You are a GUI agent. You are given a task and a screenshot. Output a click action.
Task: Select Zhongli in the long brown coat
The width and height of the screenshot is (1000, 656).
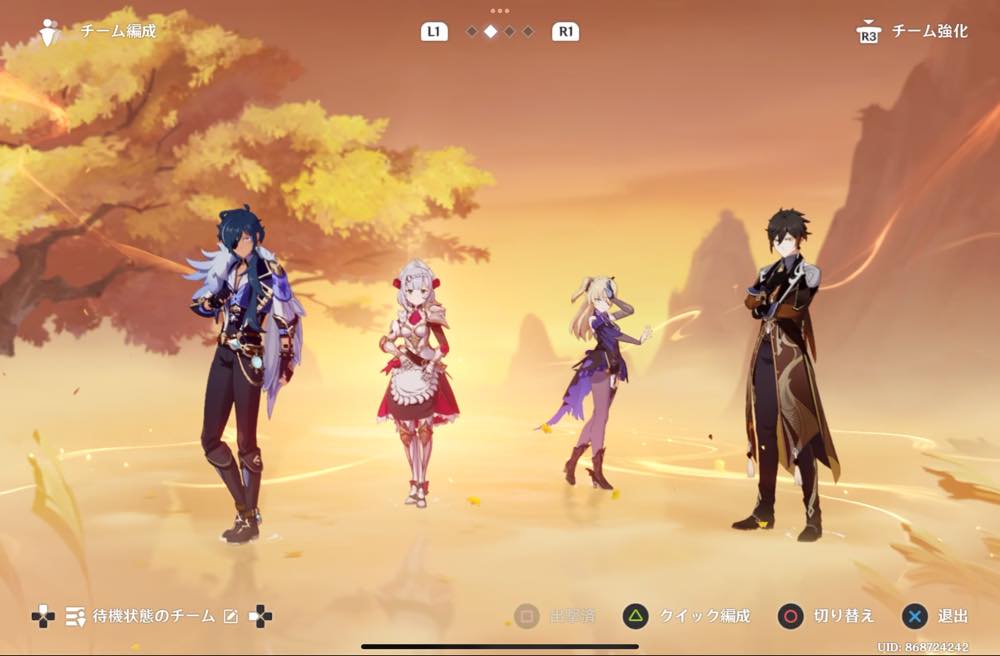[785, 370]
